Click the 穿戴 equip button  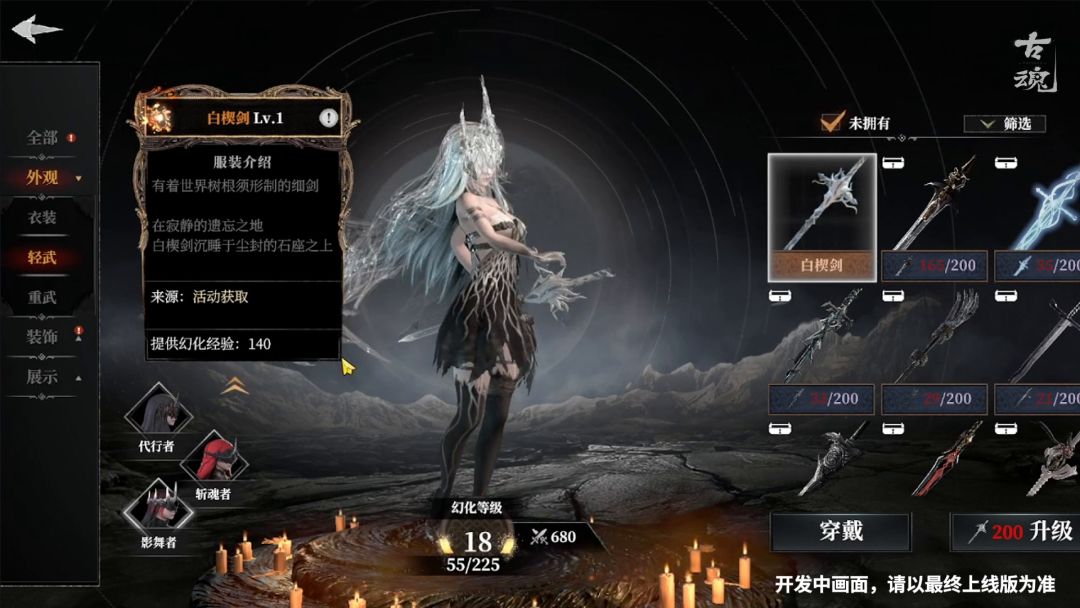point(840,531)
